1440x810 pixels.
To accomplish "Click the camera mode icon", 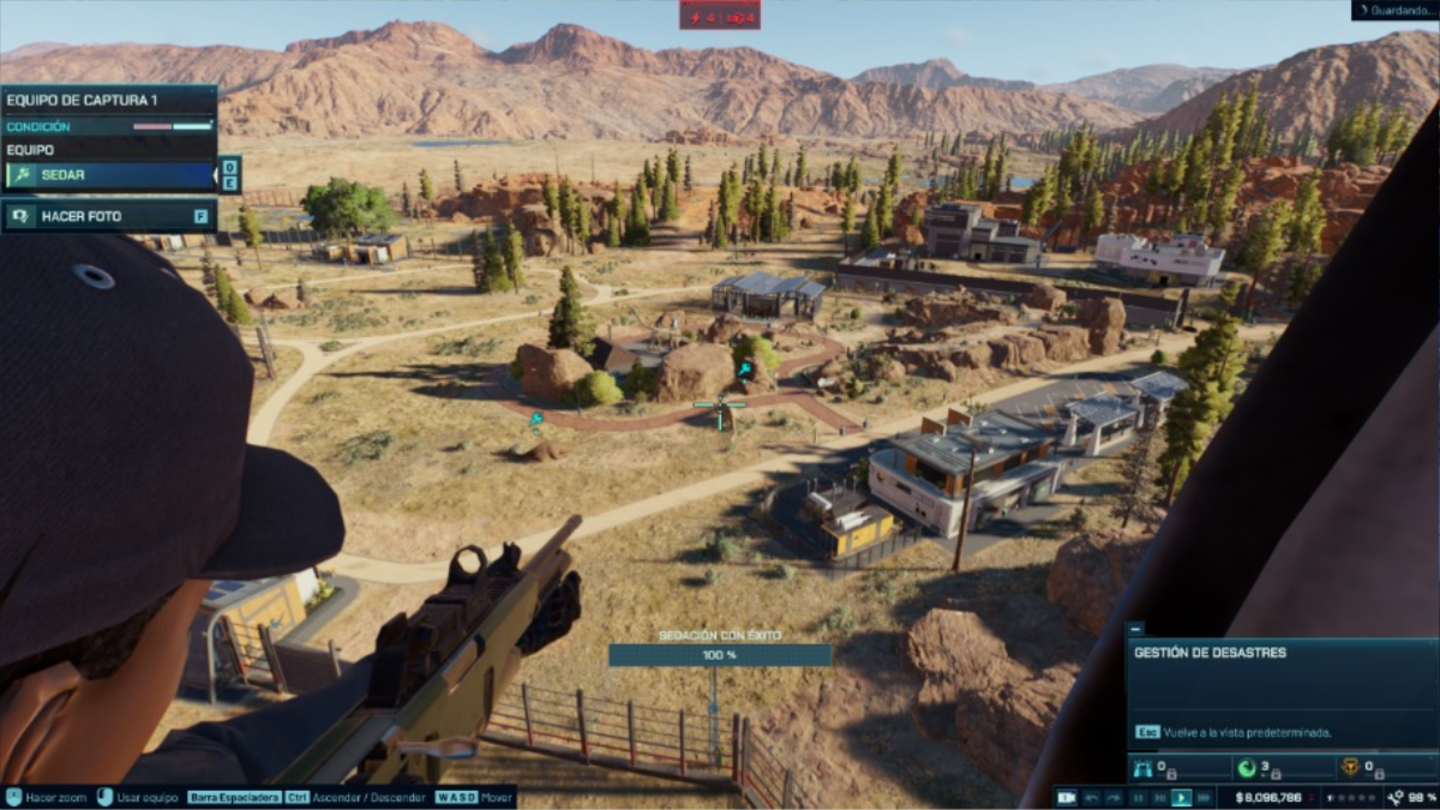I will click(x=1067, y=798).
